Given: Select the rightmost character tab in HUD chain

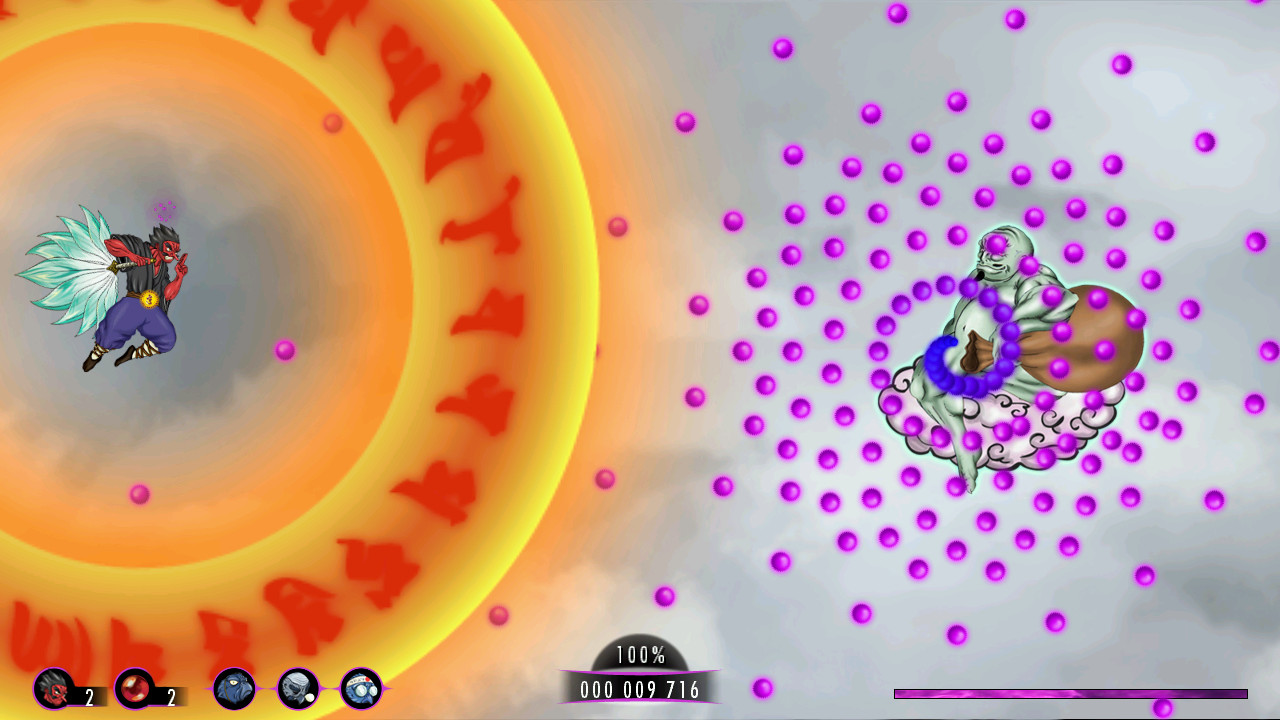Looking at the screenshot, I should pyautogui.click(x=360, y=688).
